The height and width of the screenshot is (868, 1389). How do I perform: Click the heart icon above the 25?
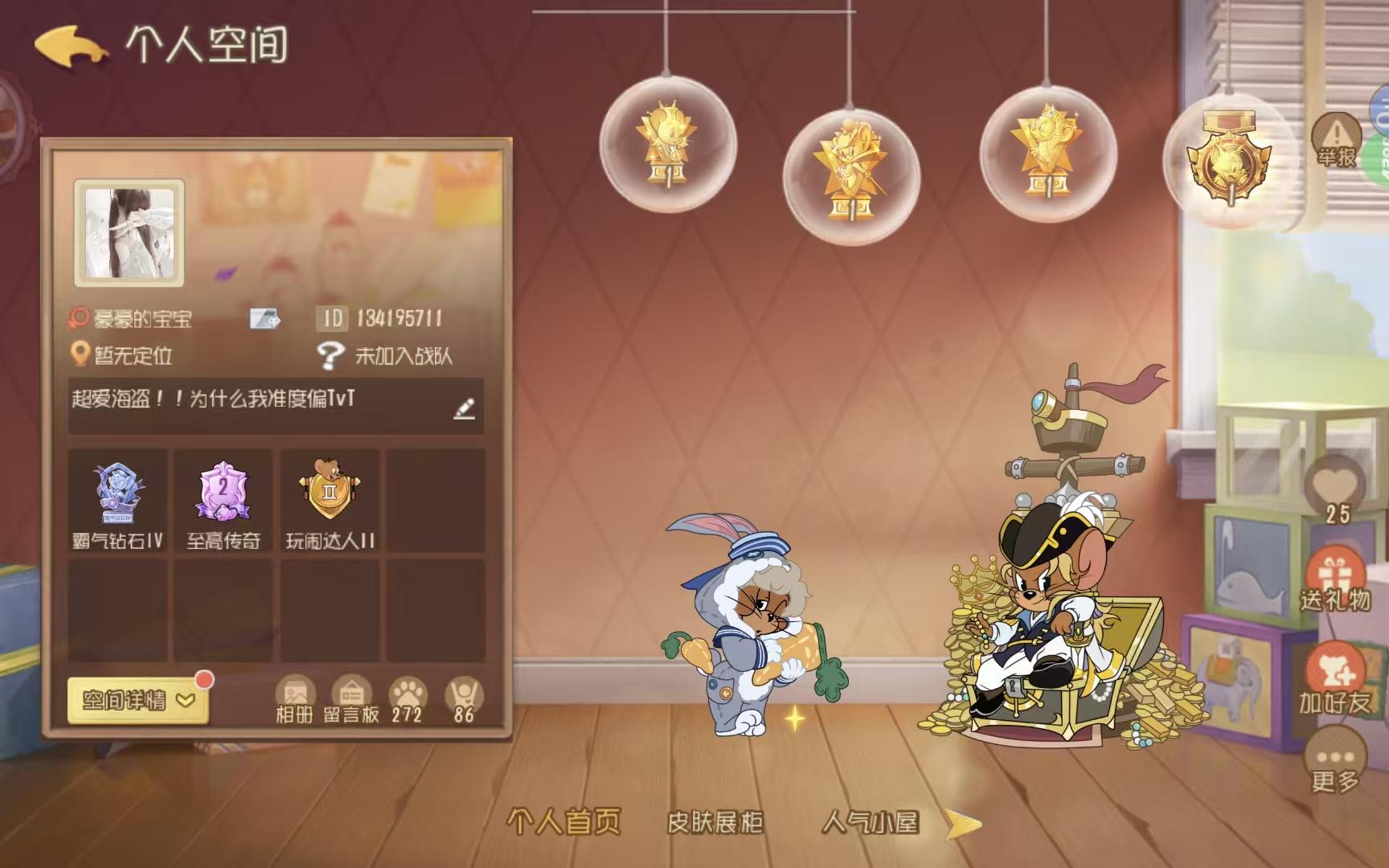(1337, 482)
